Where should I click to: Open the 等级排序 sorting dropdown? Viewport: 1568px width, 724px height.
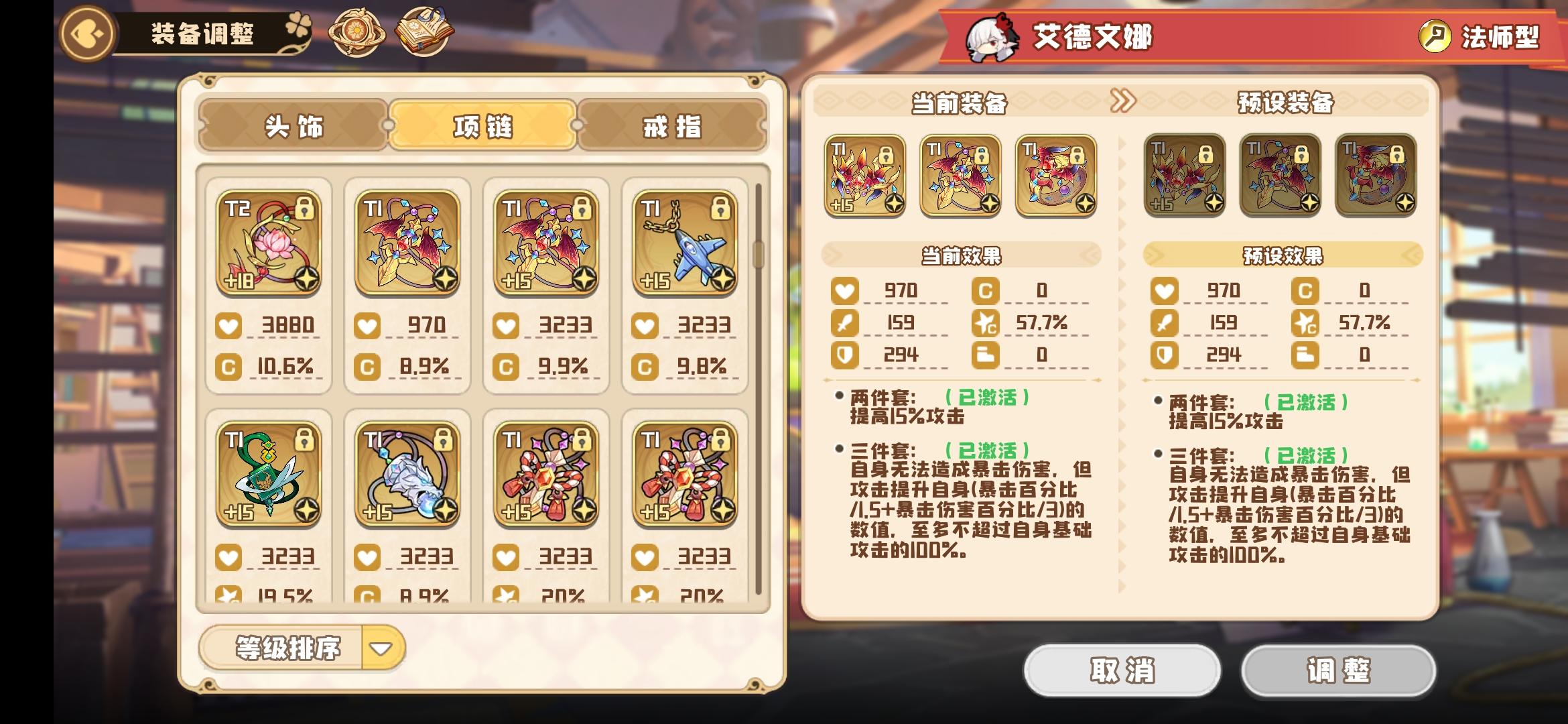click(x=289, y=647)
